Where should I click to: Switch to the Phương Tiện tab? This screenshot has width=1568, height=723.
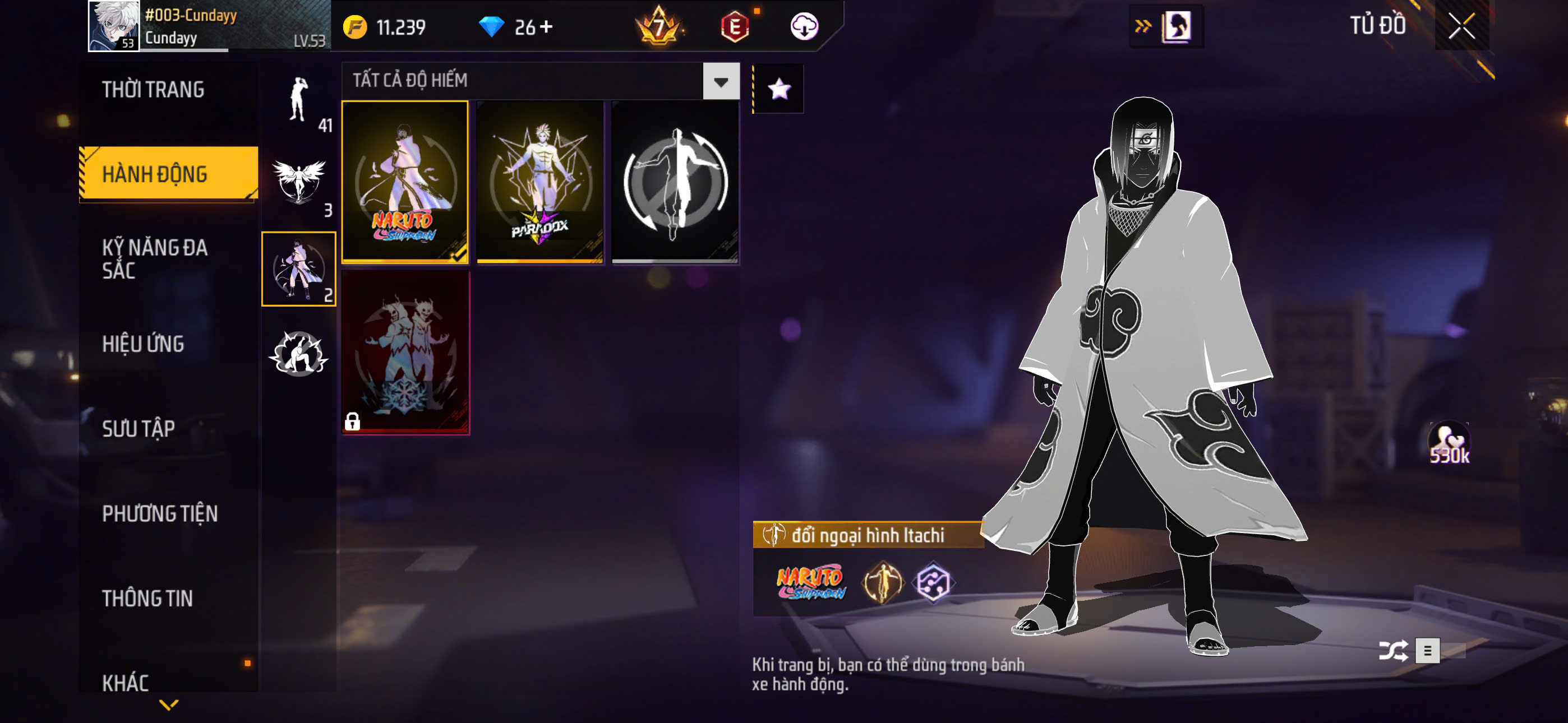pyautogui.click(x=159, y=513)
